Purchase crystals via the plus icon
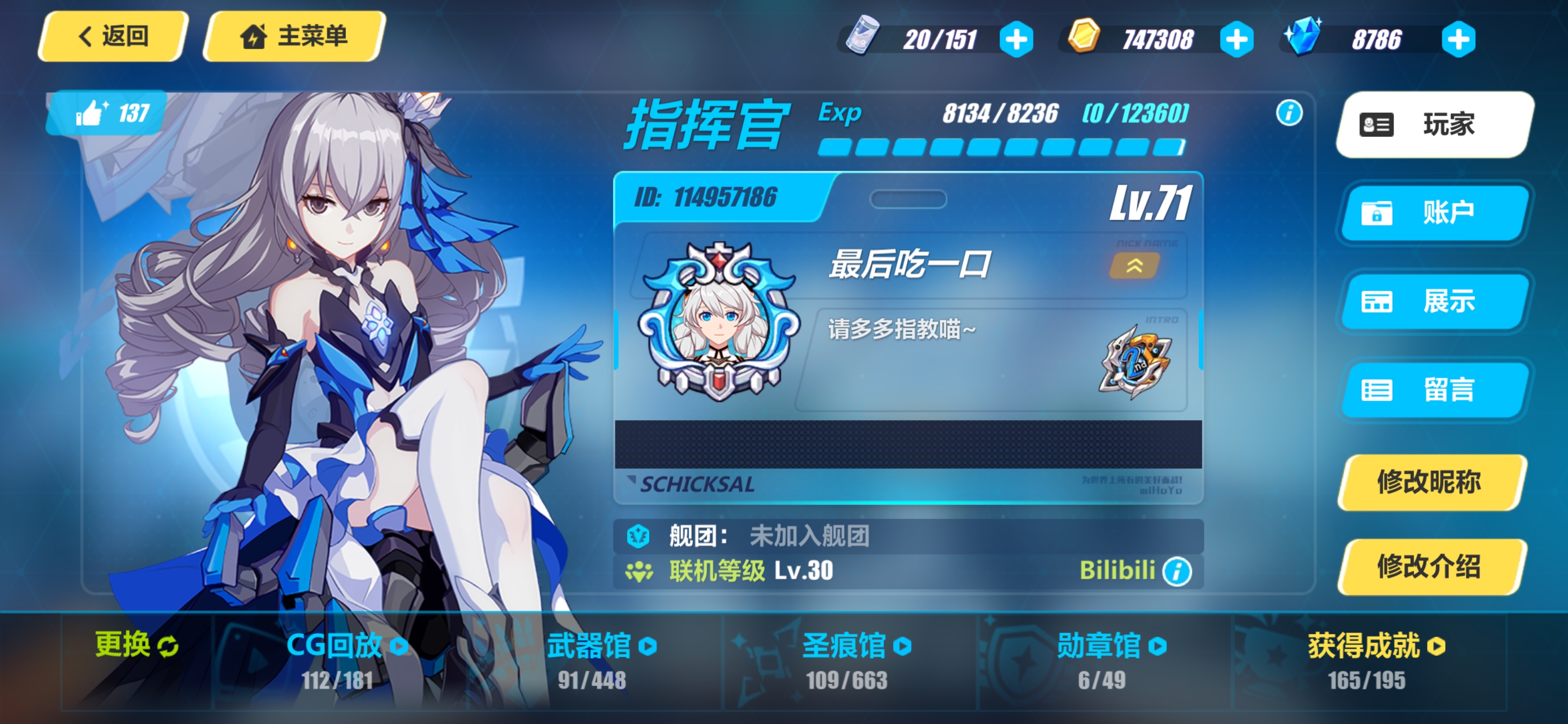The image size is (1568, 724). 1458,38
